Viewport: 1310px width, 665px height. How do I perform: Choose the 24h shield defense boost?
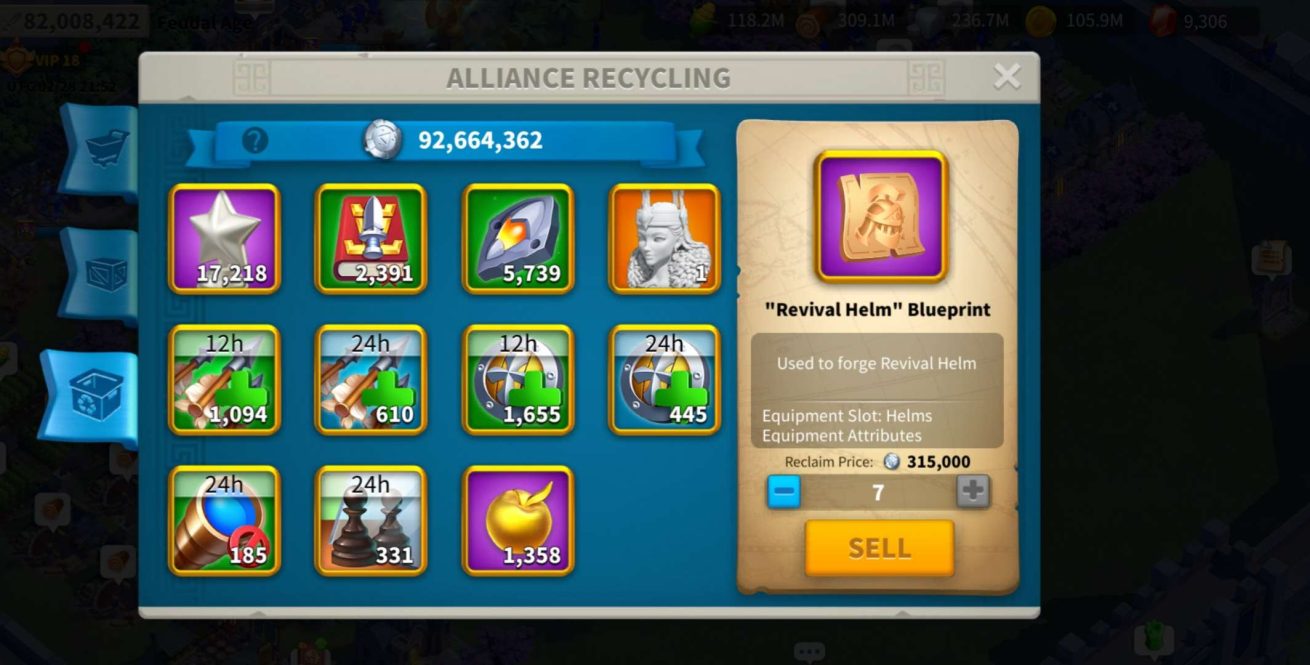(664, 379)
